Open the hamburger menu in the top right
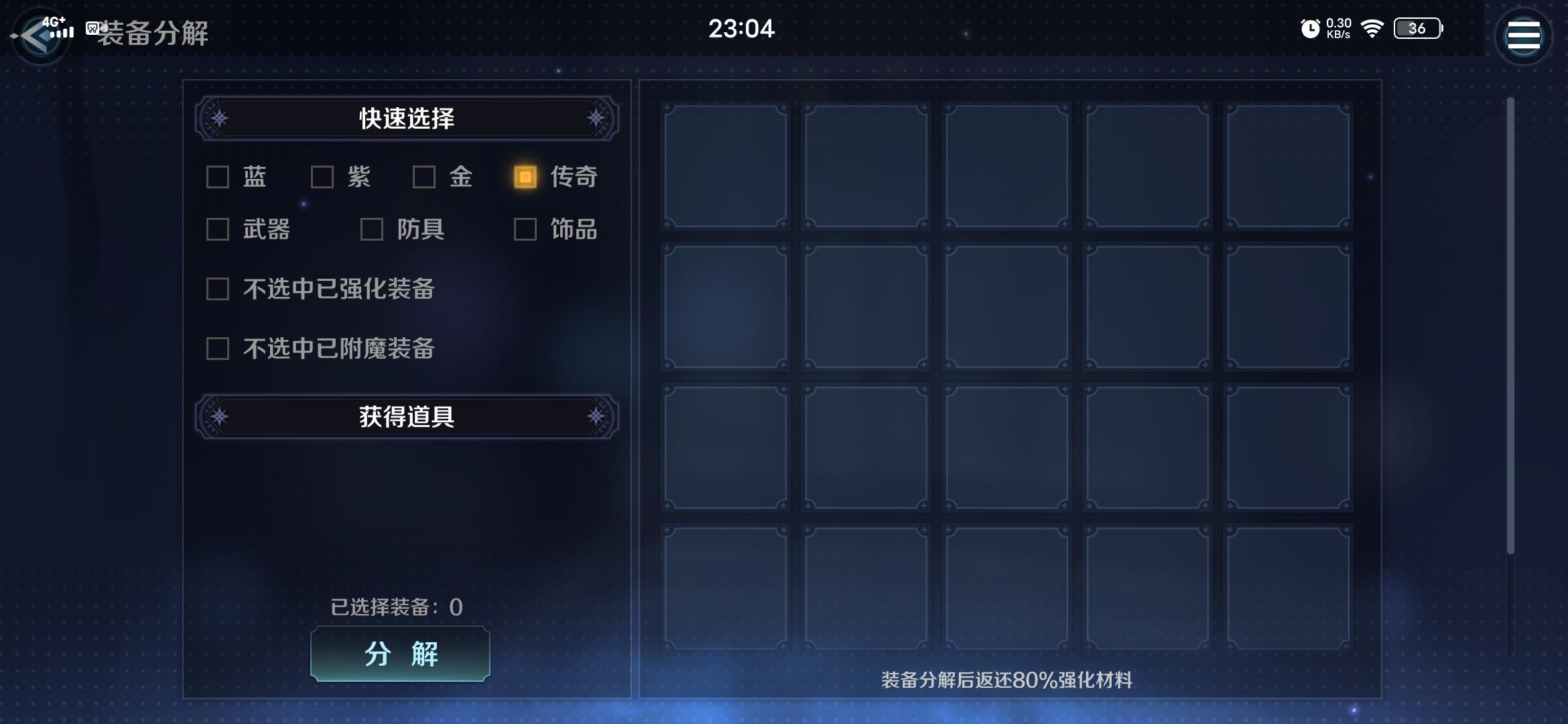The image size is (1568, 724). 1523,35
